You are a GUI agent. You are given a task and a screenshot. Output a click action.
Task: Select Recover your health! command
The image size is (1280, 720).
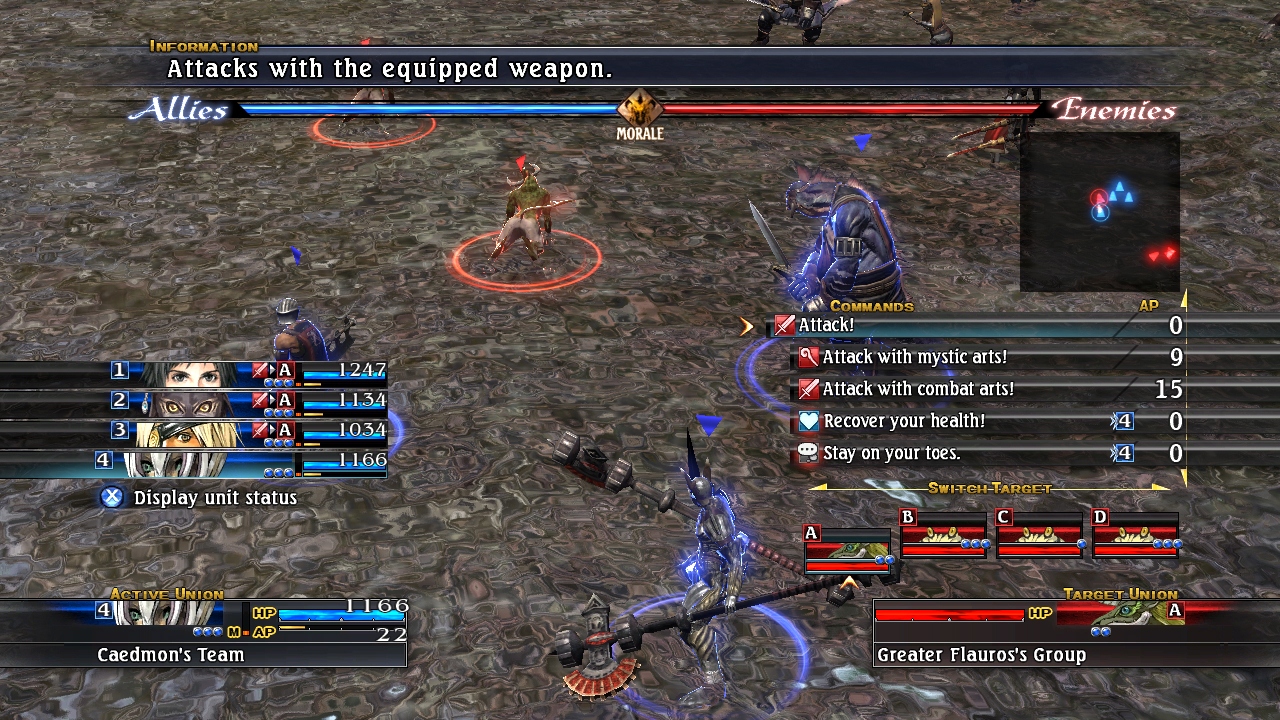click(905, 421)
